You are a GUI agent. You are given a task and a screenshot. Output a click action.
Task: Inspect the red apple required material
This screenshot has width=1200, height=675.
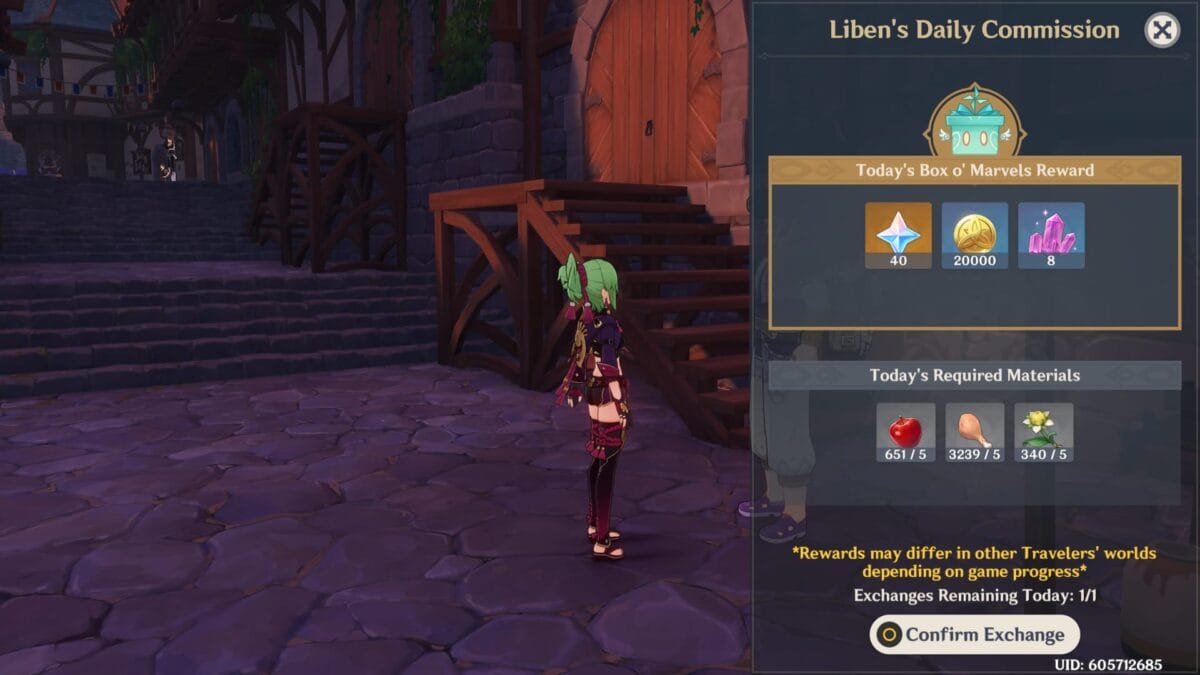(x=906, y=432)
